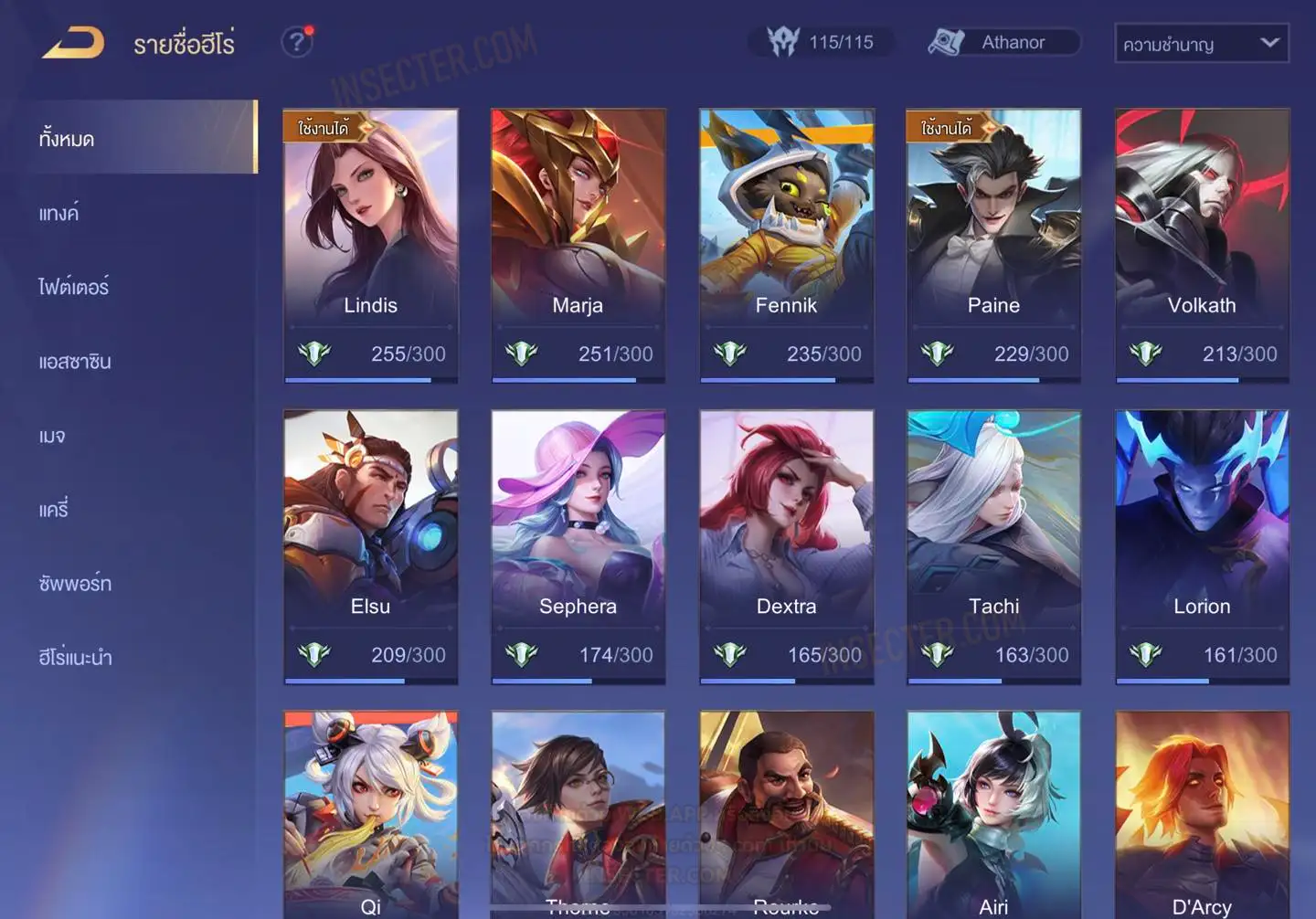1316x919 pixels.
Task: Select the Volkath hero card
Action: [1202, 245]
